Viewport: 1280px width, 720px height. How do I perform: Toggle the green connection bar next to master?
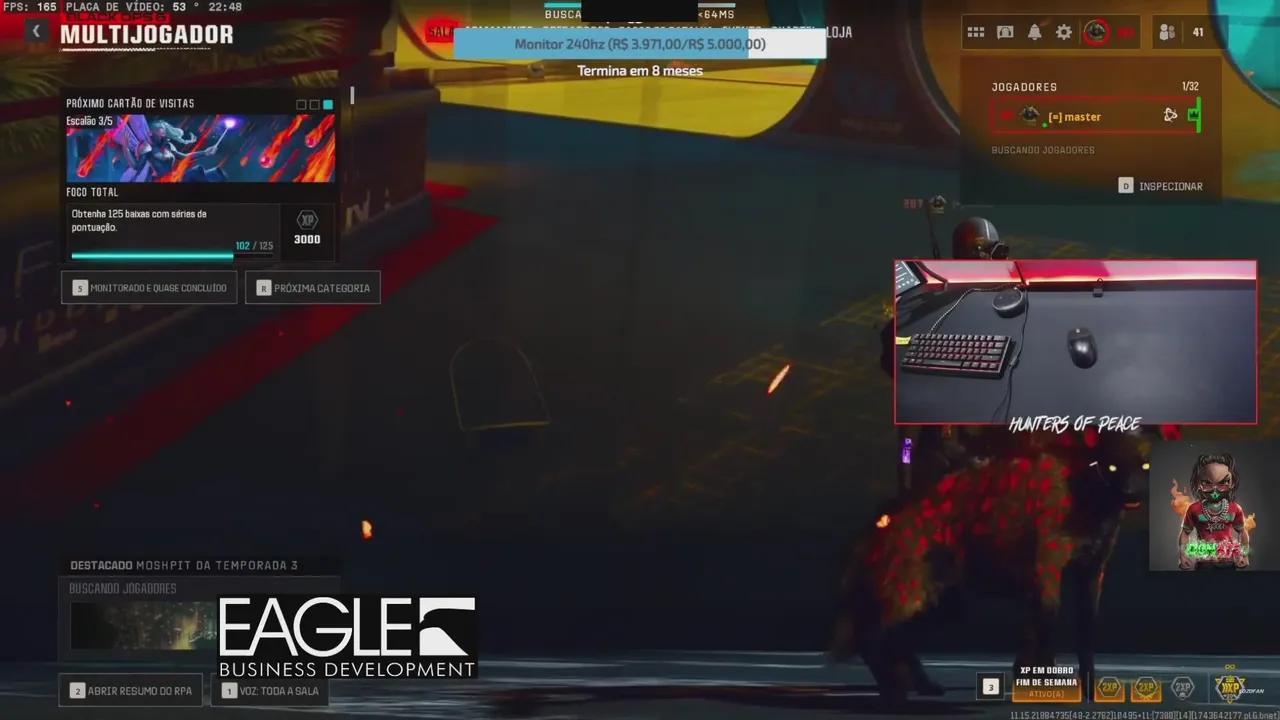click(x=1195, y=115)
